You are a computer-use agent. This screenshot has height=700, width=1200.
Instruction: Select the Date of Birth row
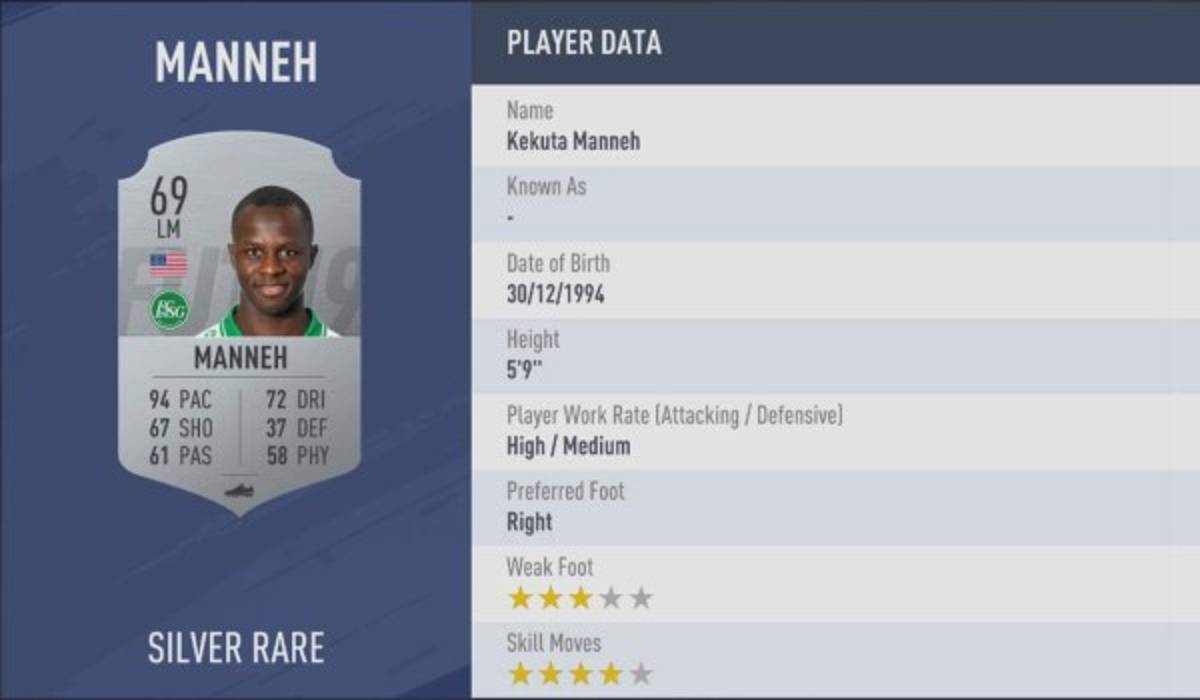(x=835, y=279)
